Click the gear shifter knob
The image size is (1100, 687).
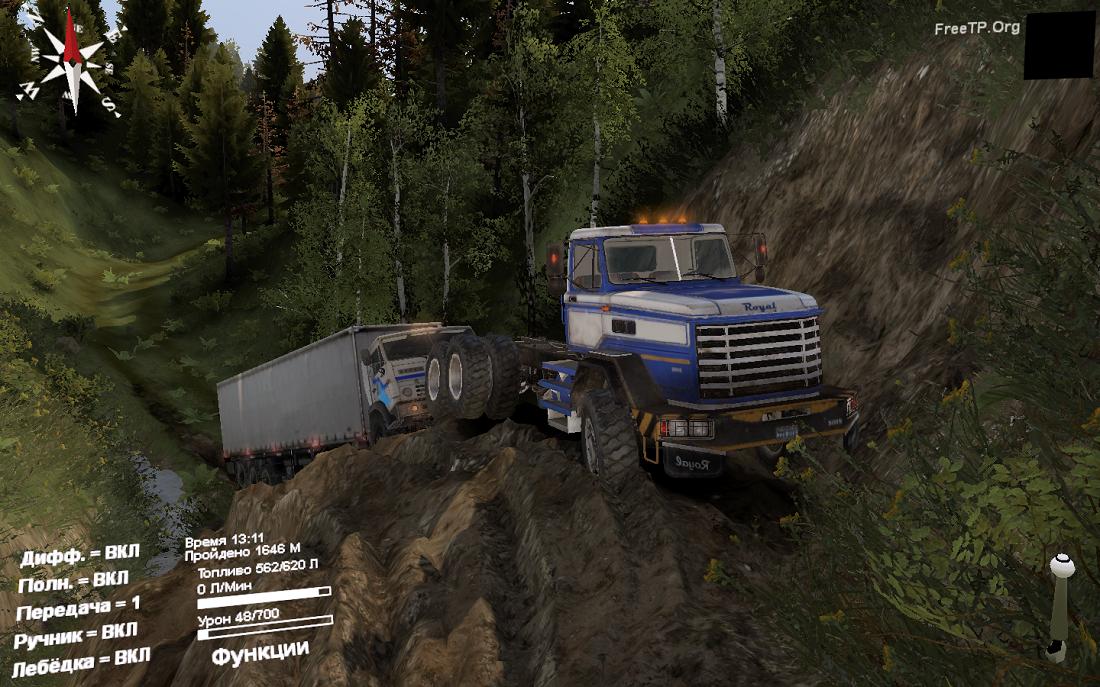coord(1062,566)
